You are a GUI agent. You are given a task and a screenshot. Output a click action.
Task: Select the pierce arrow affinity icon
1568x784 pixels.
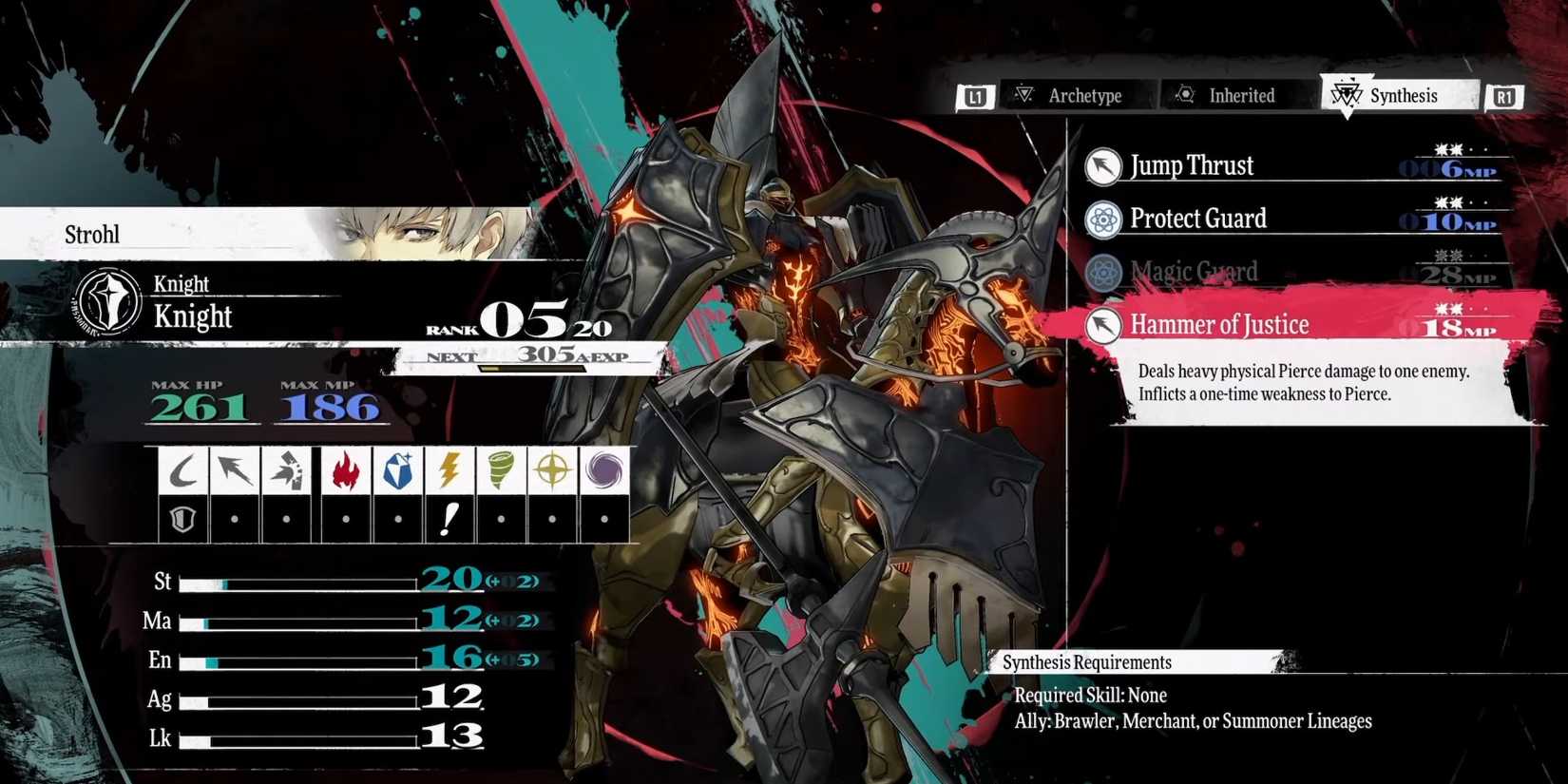pyautogui.click(x=234, y=470)
